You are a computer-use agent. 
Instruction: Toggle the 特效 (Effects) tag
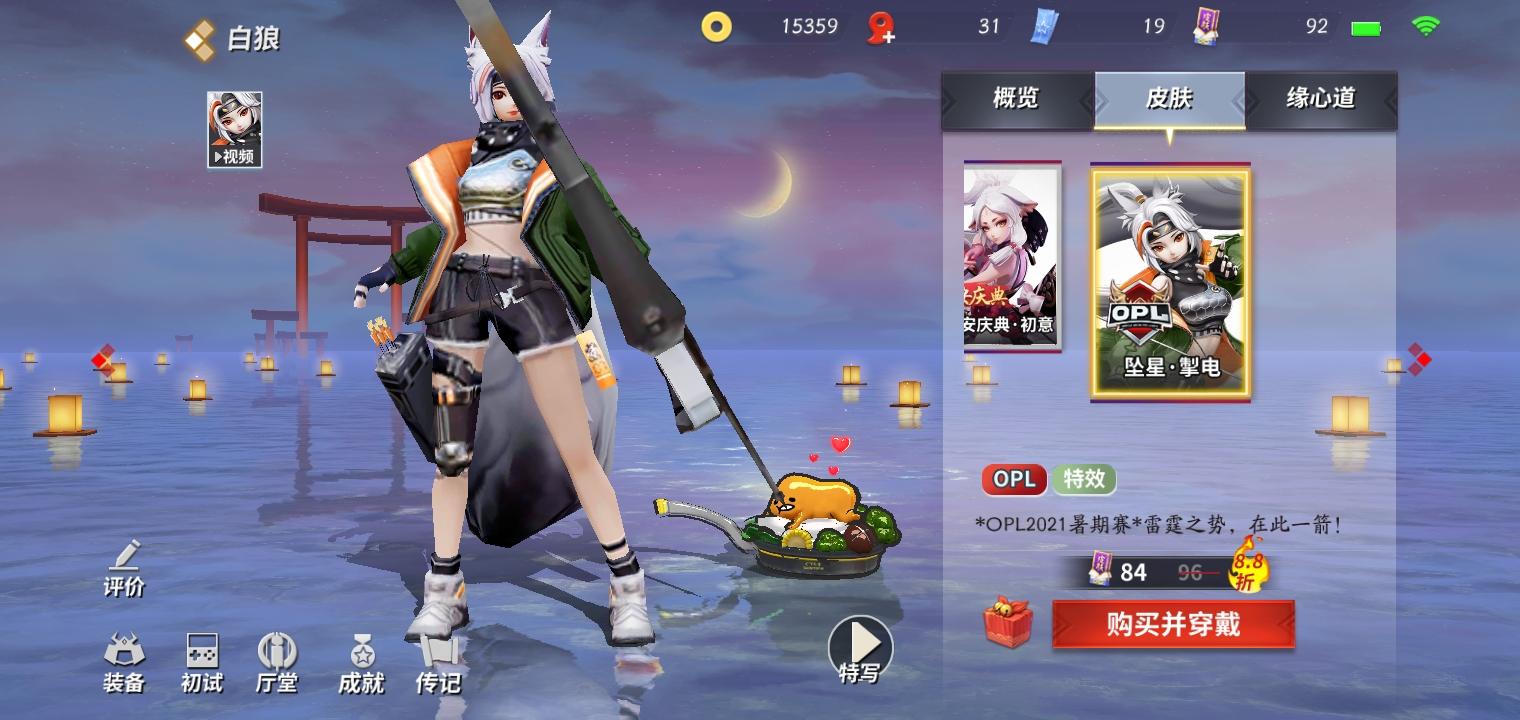(x=1084, y=480)
